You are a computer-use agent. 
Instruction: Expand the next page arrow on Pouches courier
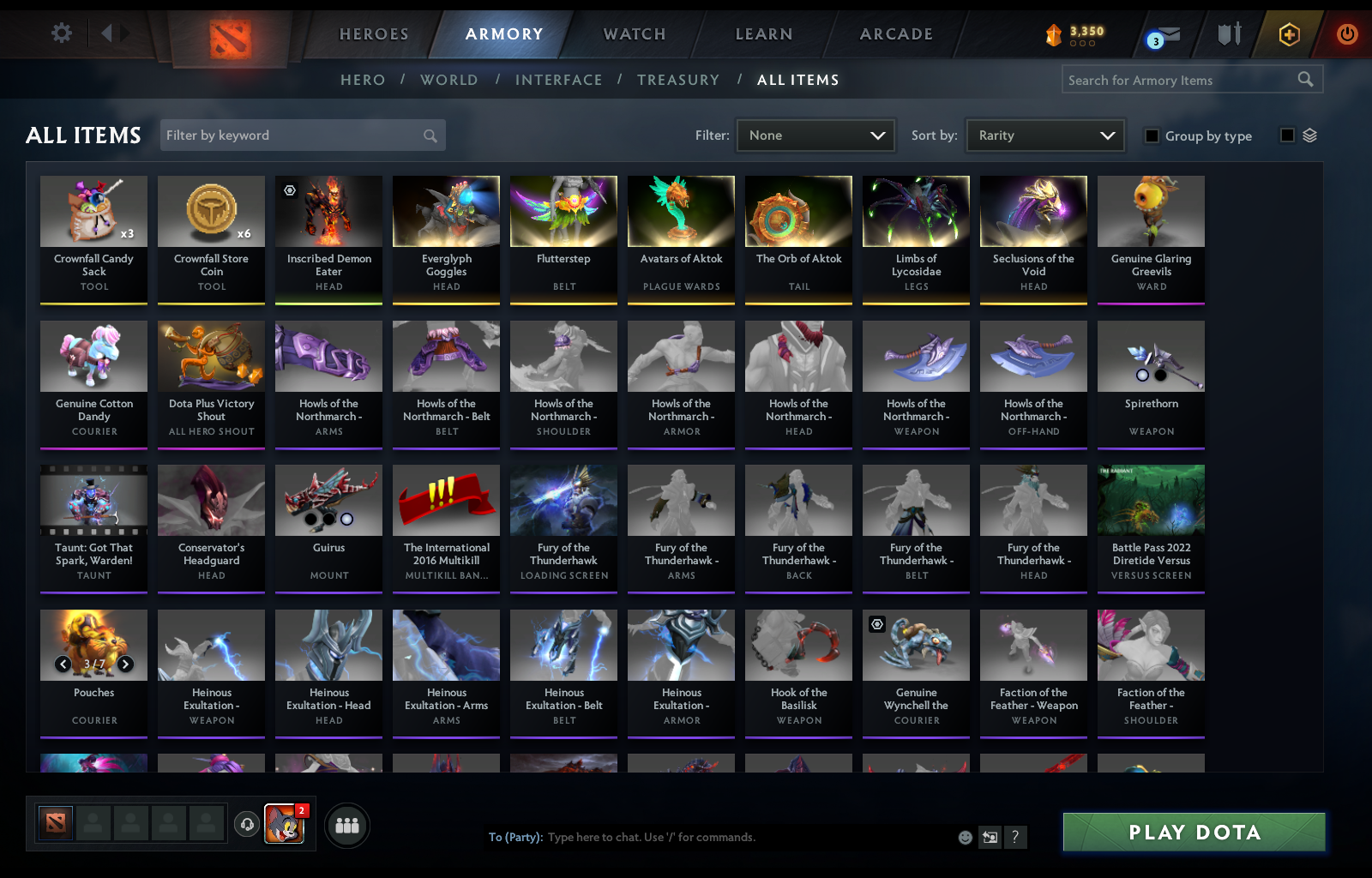(x=124, y=664)
